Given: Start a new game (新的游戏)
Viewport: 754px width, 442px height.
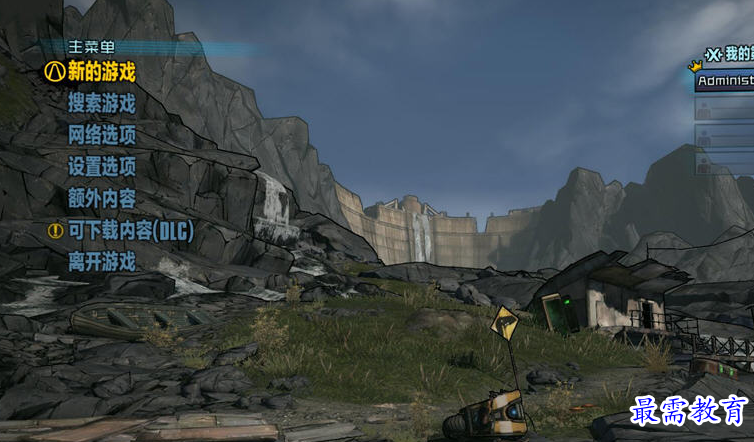Looking at the screenshot, I should (x=101, y=72).
